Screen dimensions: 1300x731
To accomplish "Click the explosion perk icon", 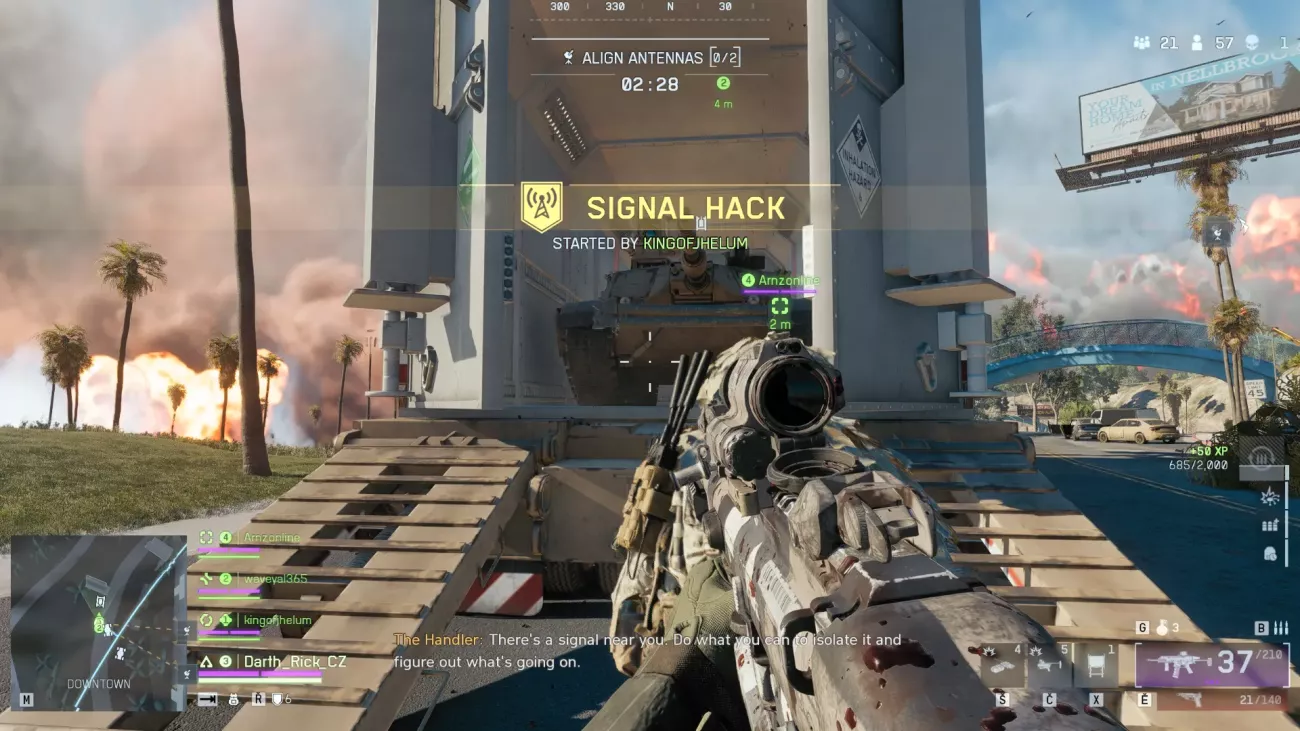I will (x=1270, y=495).
